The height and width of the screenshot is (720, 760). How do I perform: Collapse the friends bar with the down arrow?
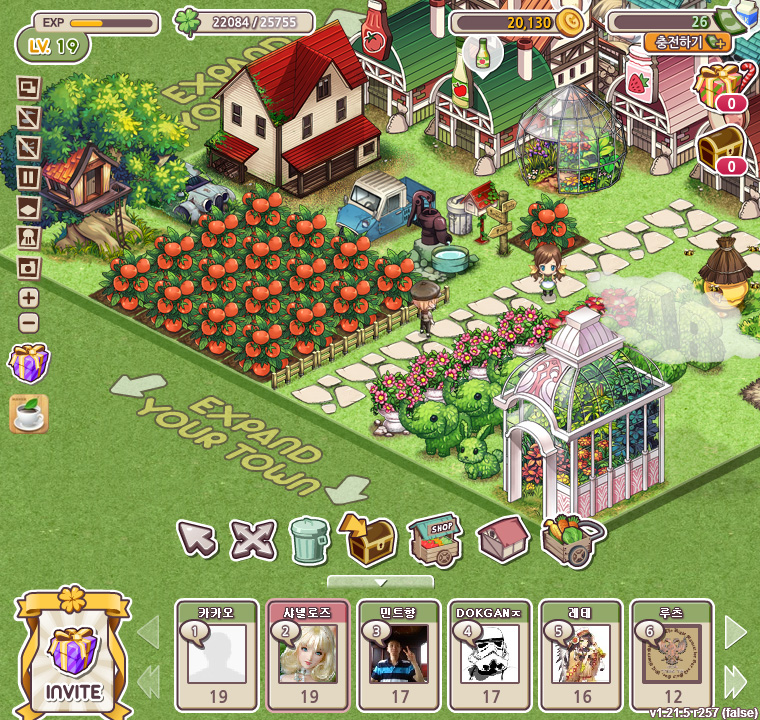pos(380,582)
